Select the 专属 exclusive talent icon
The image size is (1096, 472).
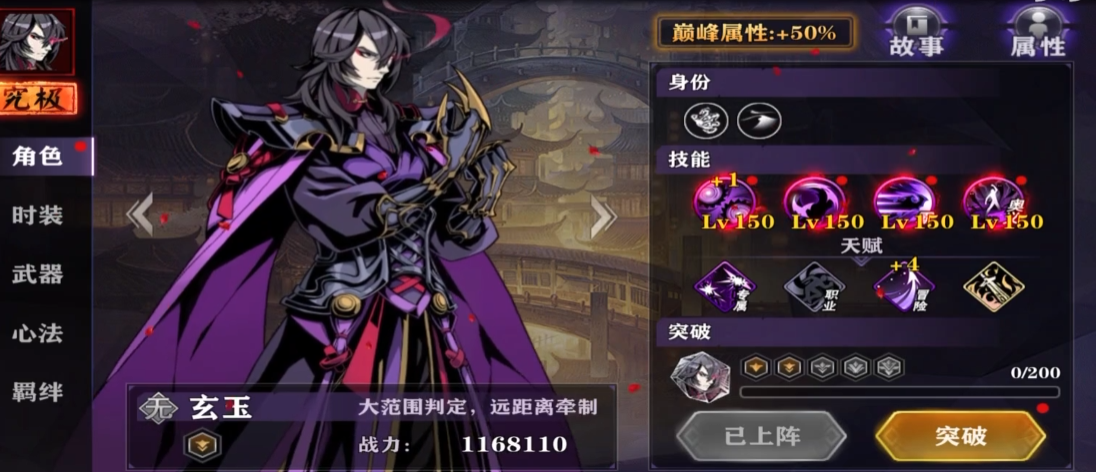tap(725, 287)
